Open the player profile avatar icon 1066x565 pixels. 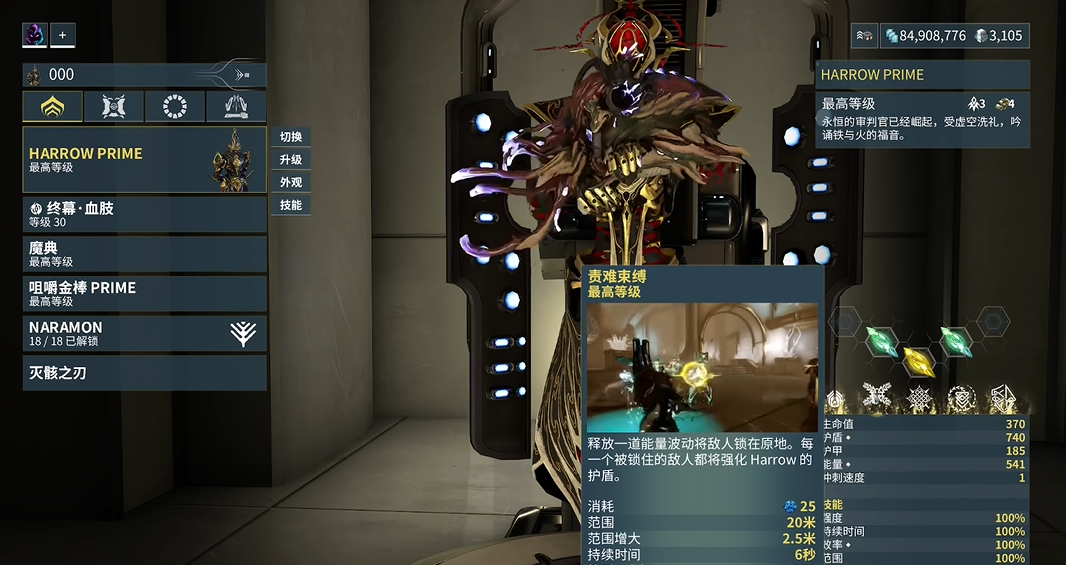[x=35, y=35]
